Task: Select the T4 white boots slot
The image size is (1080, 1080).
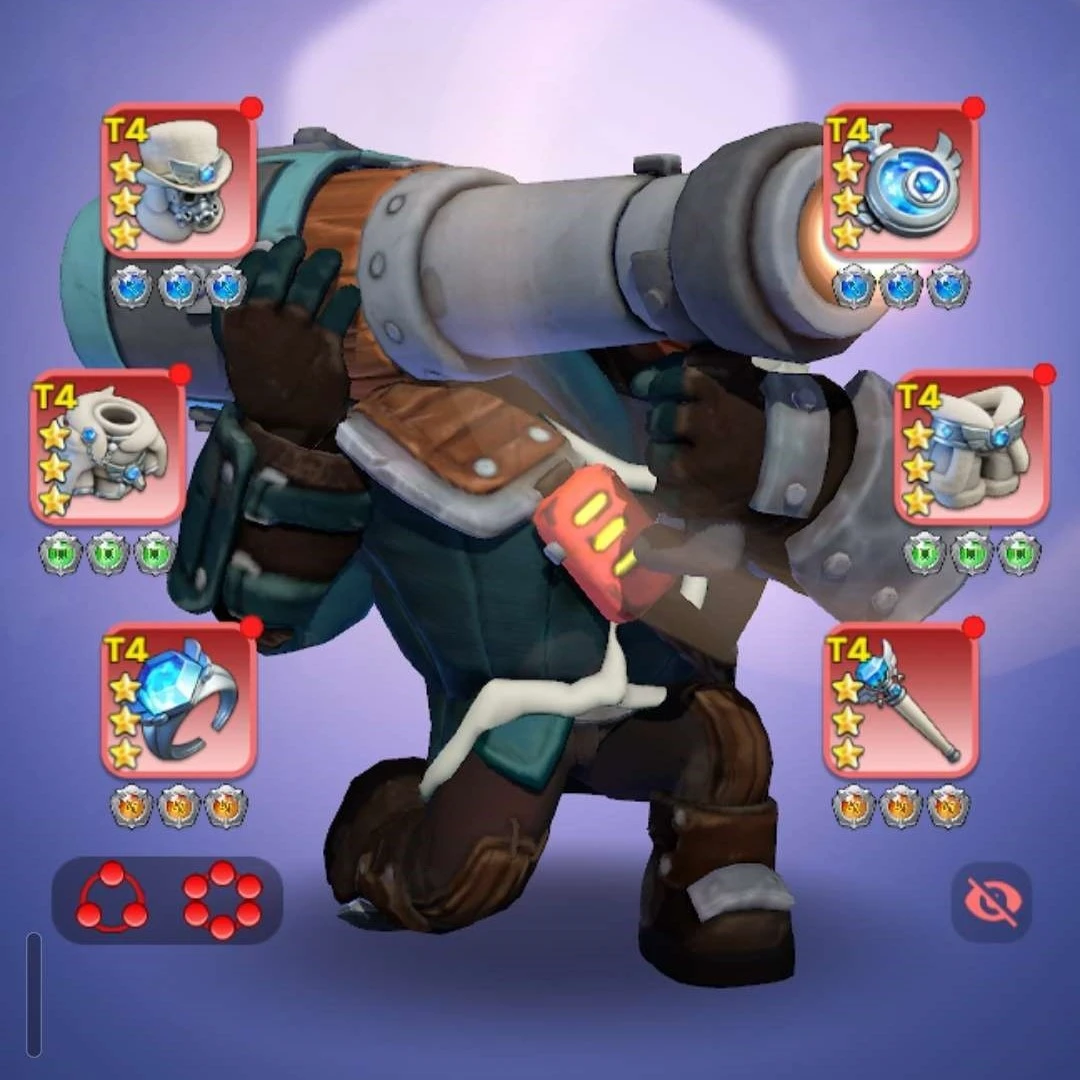Action: pyautogui.click(x=971, y=447)
